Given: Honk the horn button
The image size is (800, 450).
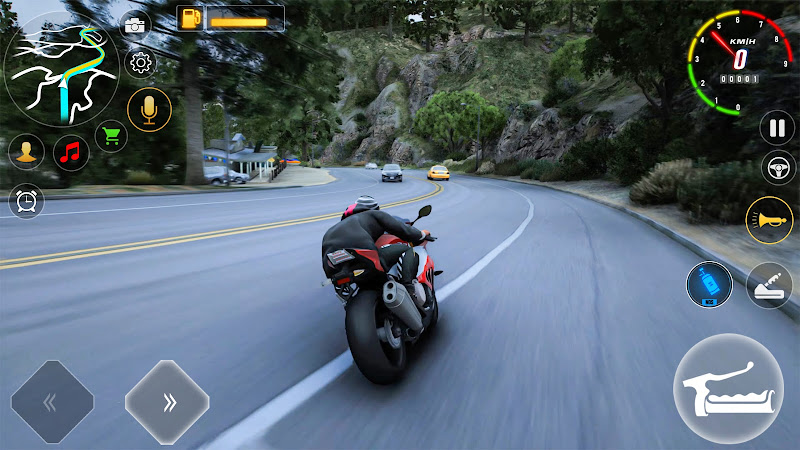Looking at the screenshot, I should pyautogui.click(x=769, y=220).
